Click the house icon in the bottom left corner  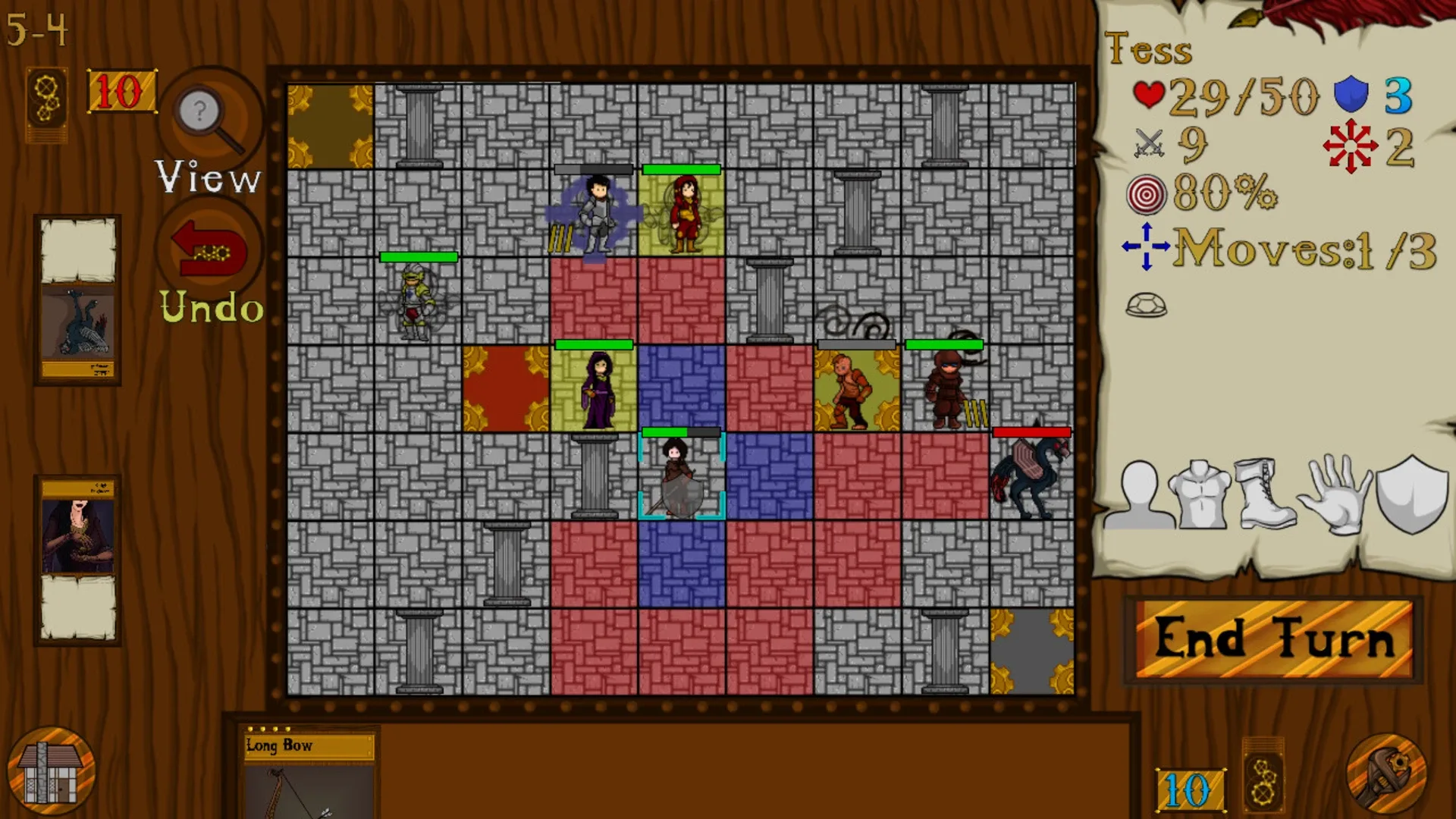[x=49, y=770]
